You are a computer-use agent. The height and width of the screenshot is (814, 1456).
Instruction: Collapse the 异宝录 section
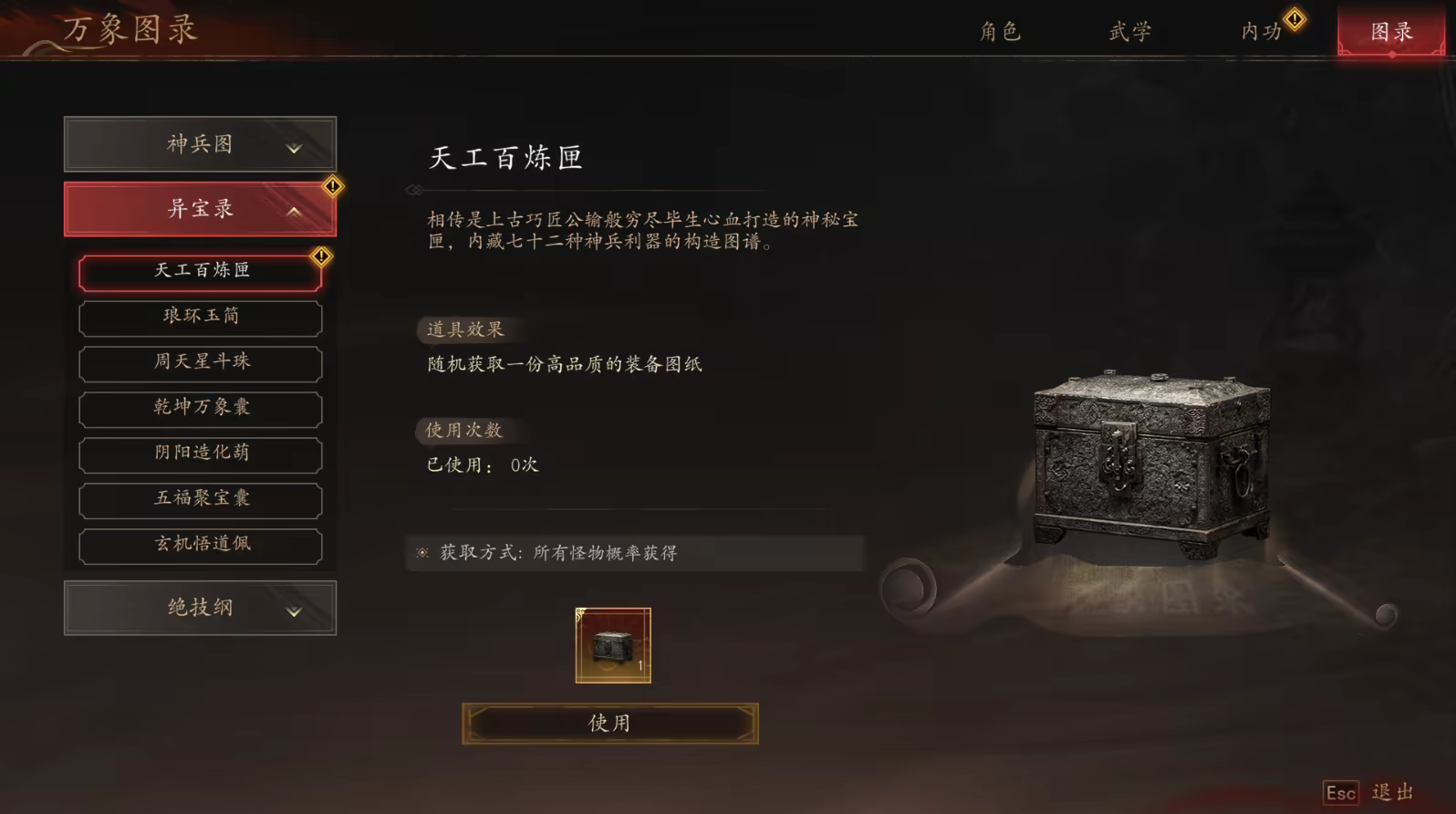click(200, 208)
